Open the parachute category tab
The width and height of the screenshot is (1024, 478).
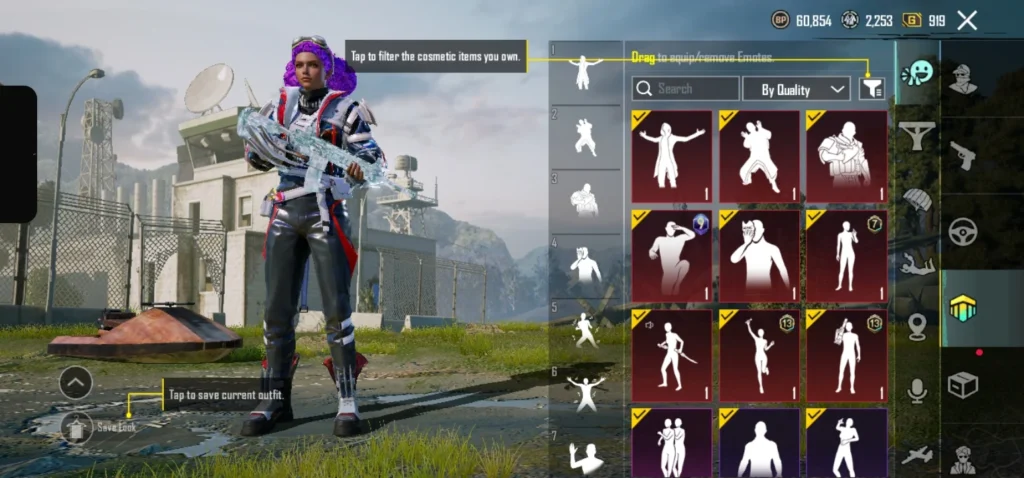[x=917, y=199]
